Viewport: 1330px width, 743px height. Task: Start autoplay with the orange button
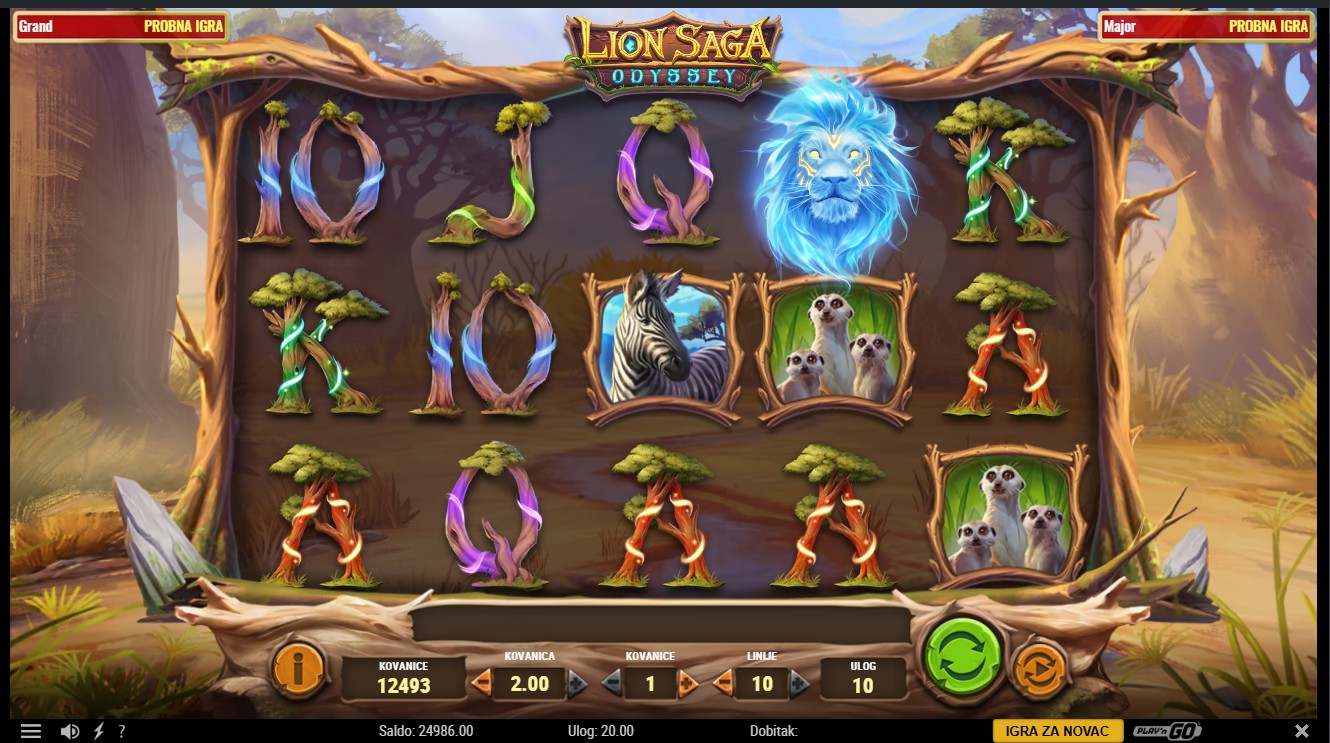[x=1040, y=669]
